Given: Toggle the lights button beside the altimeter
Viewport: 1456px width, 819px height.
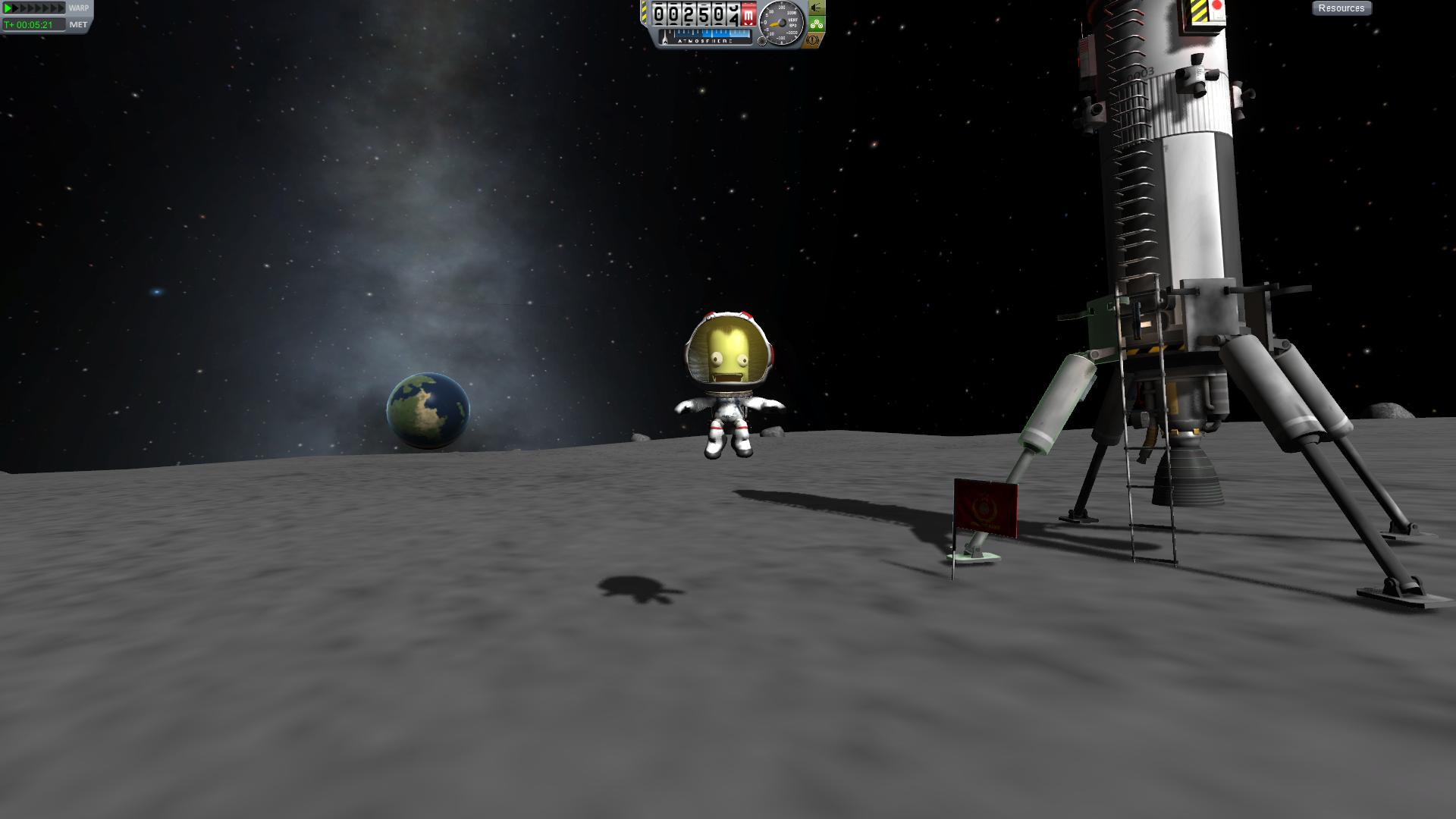Looking at the screenshot, I should 816,8.
